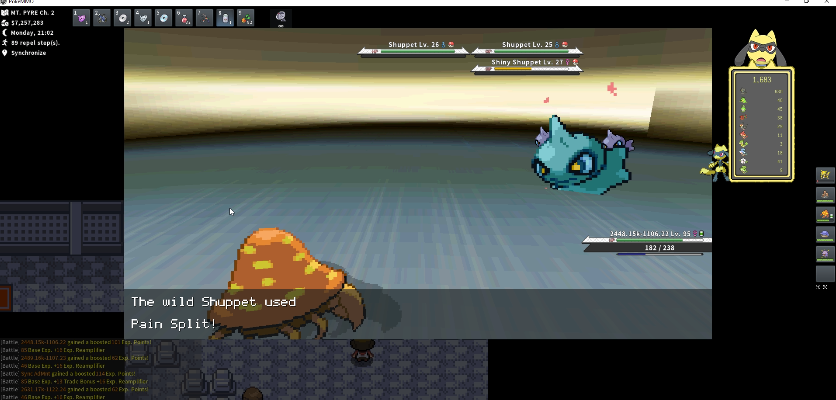Screen dimensions: 836x400
Task: Use the blue disc in hotbar slot 5
Action: [164, 17]
